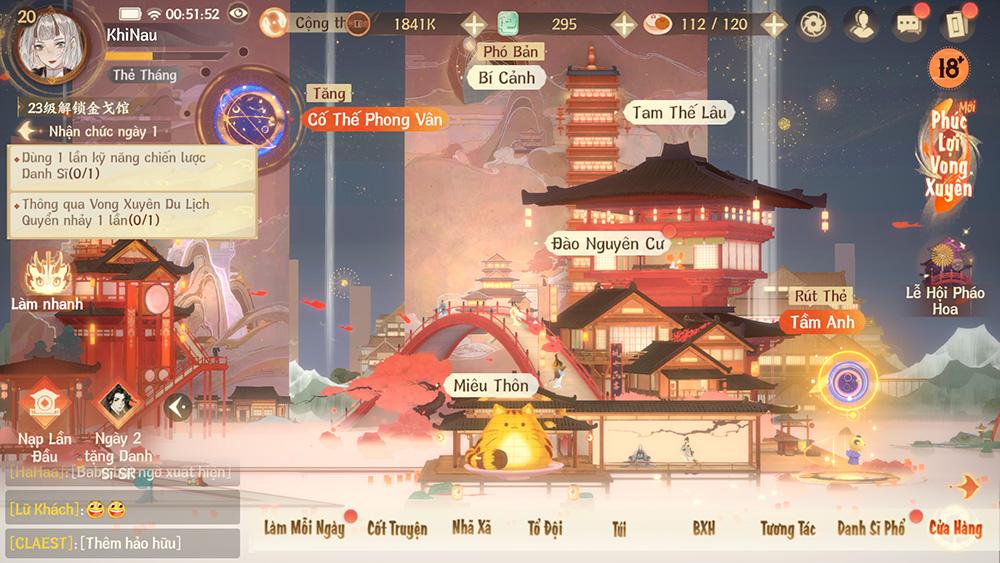The width and height of the screenshot is (1000, 563).
Task: Open the Cốt Truyện story menu
Action: click(397, 527)
